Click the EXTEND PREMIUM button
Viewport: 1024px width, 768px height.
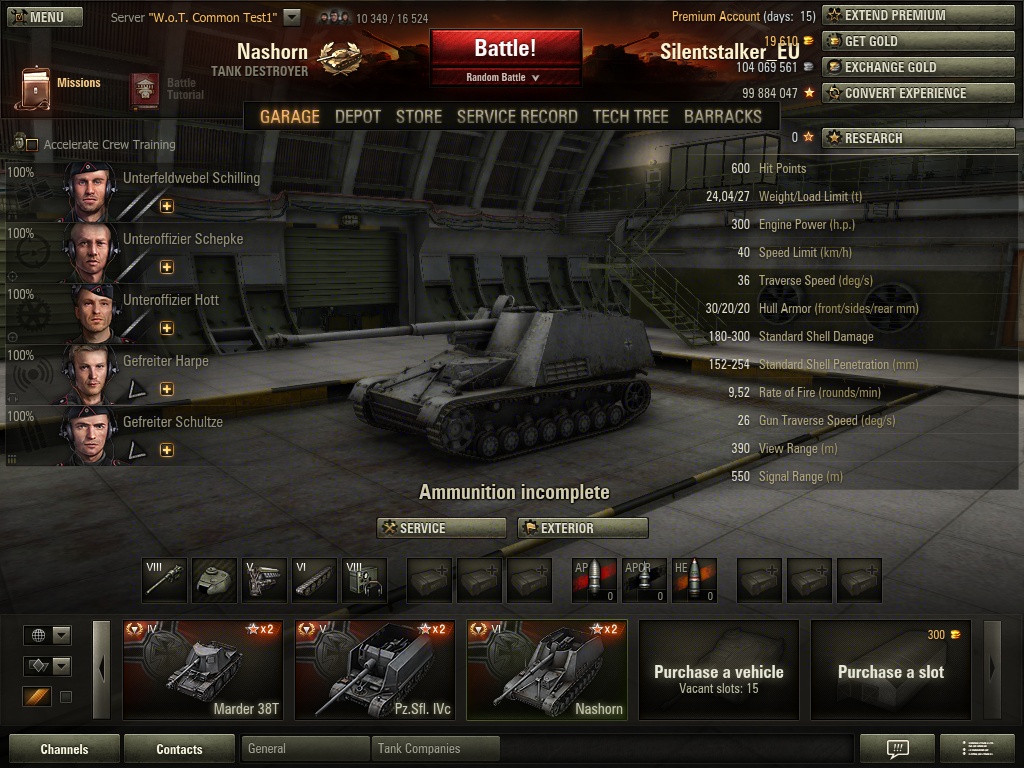coord(918,15)
